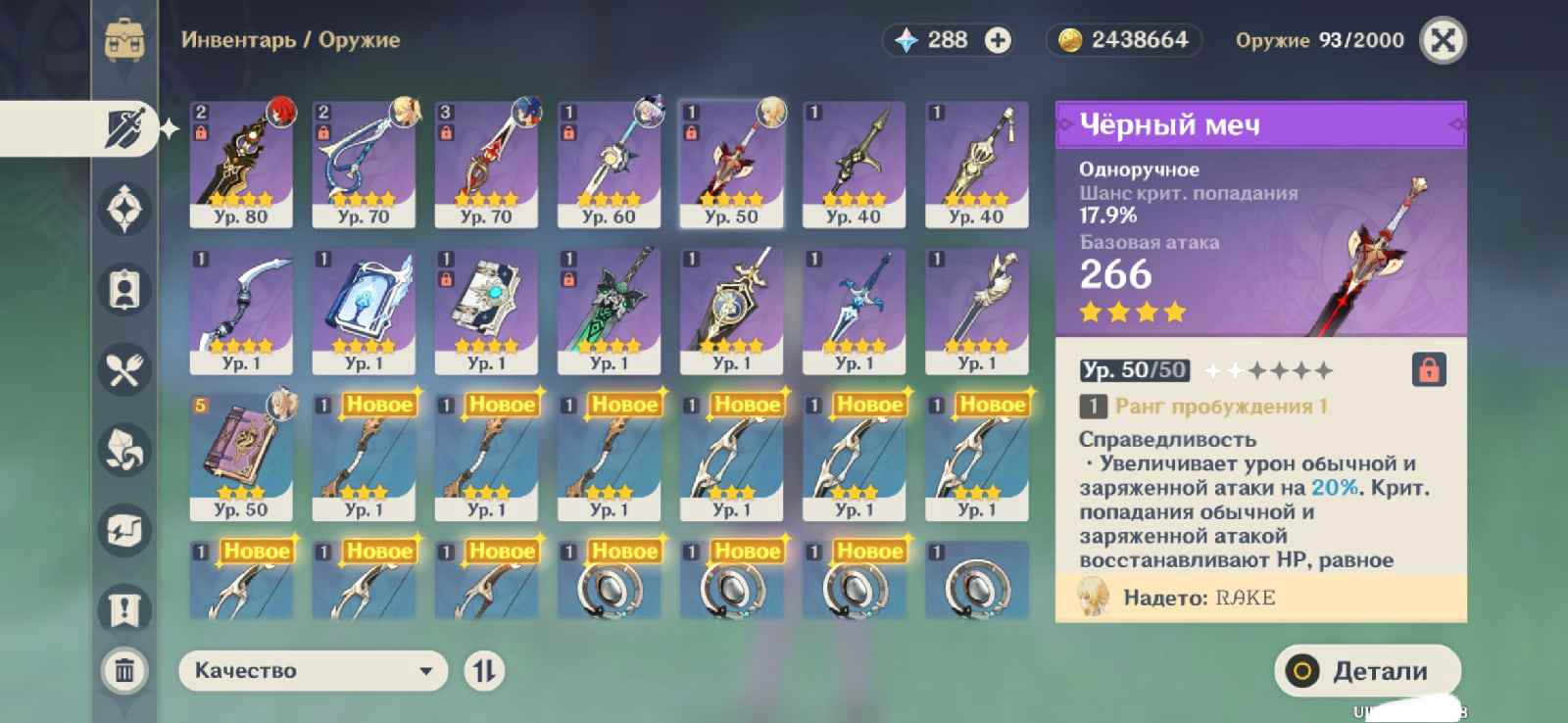1568x723 pixels.
Task: Select the blue book catalyst at level 1
Action: 364,311
